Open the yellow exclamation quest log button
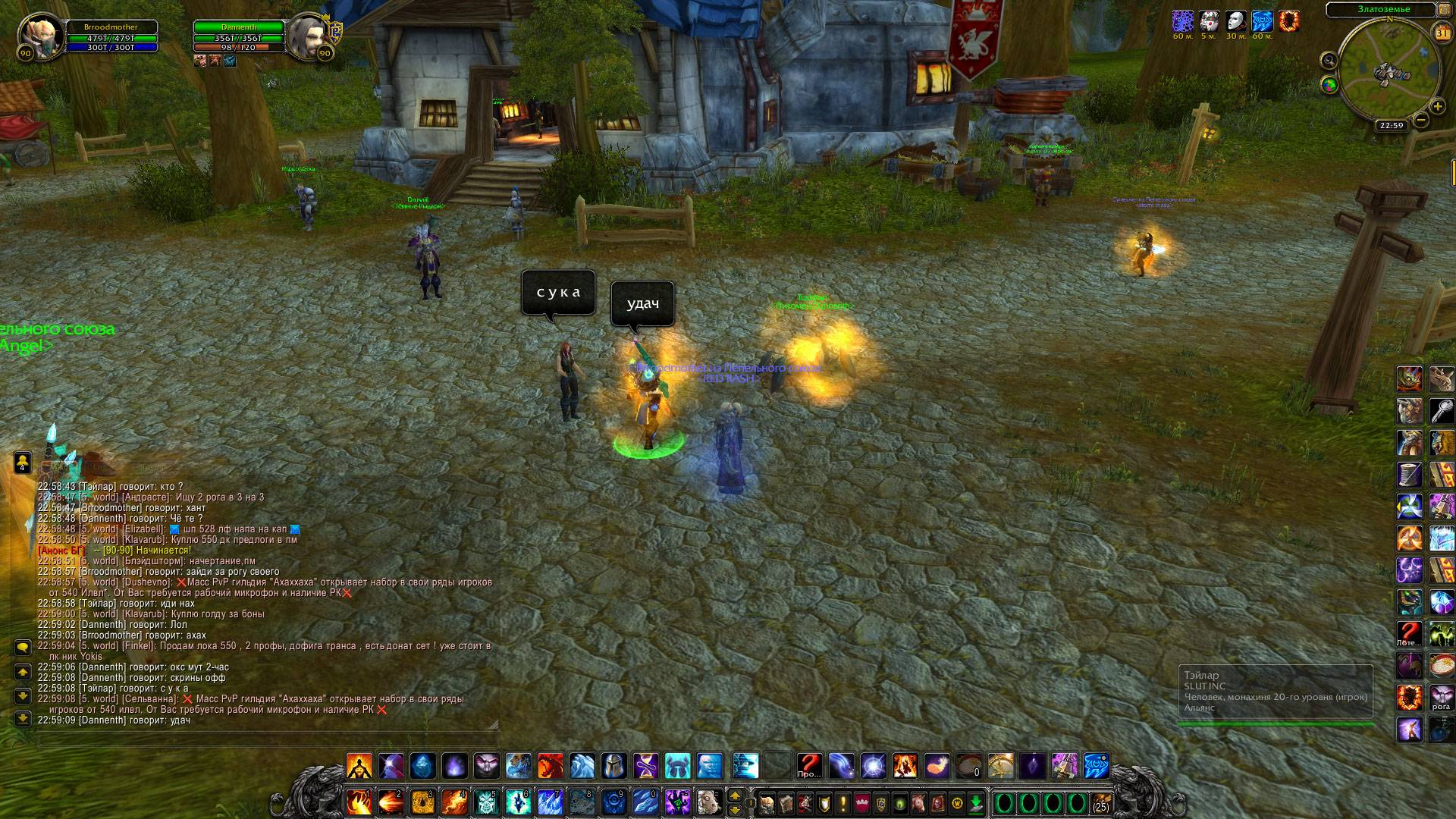Image resolution: width=1456 pixels, height=819 pixels. pos(843,803)
